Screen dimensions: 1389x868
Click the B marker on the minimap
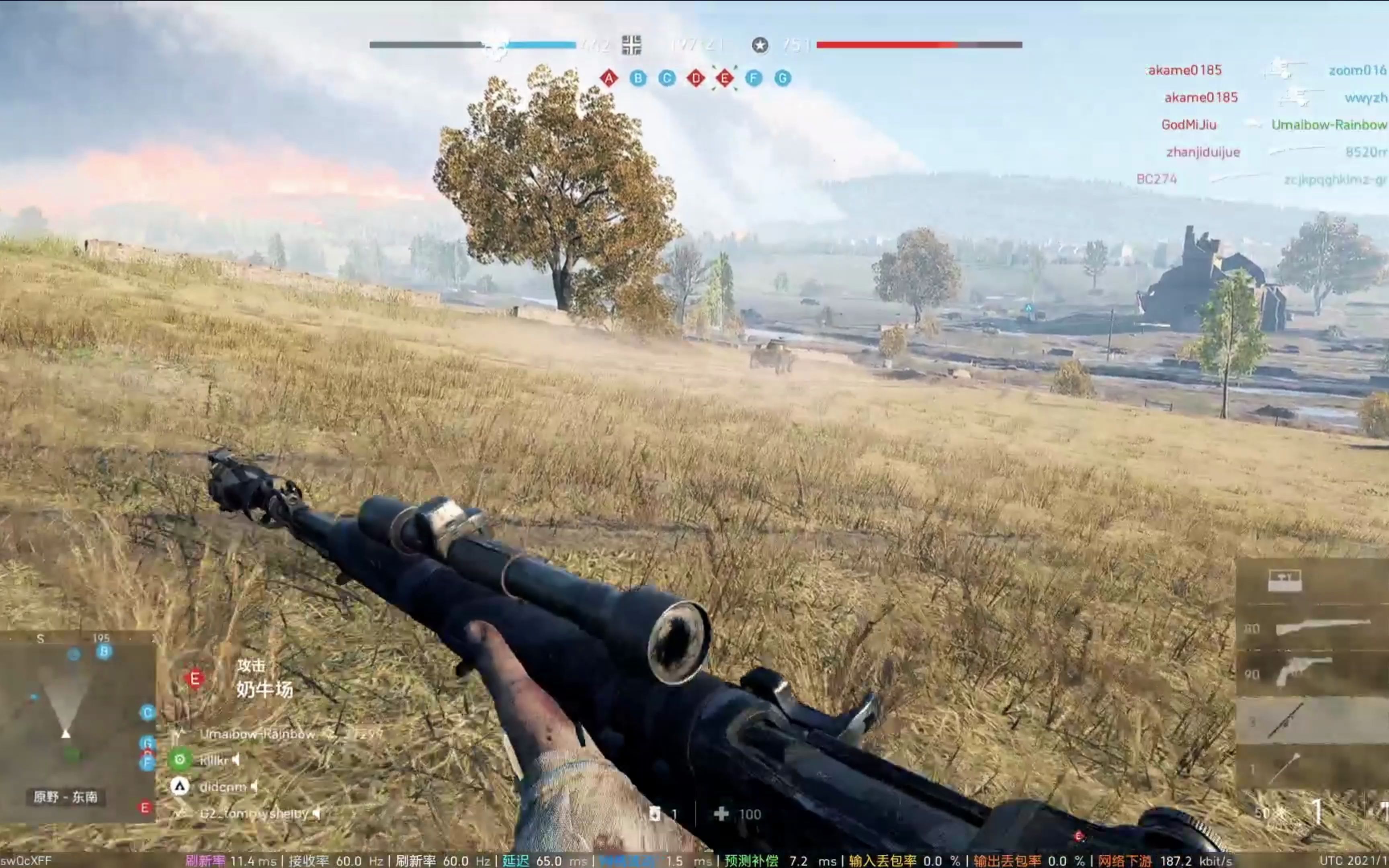[x=104, y=651]
